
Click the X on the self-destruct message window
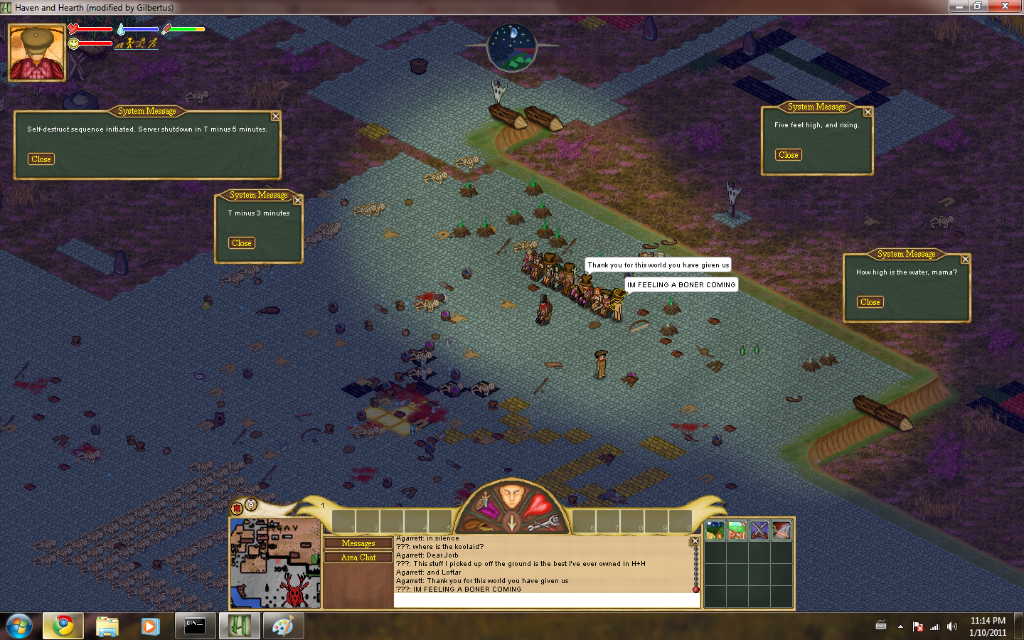click(x=276, y=116)
